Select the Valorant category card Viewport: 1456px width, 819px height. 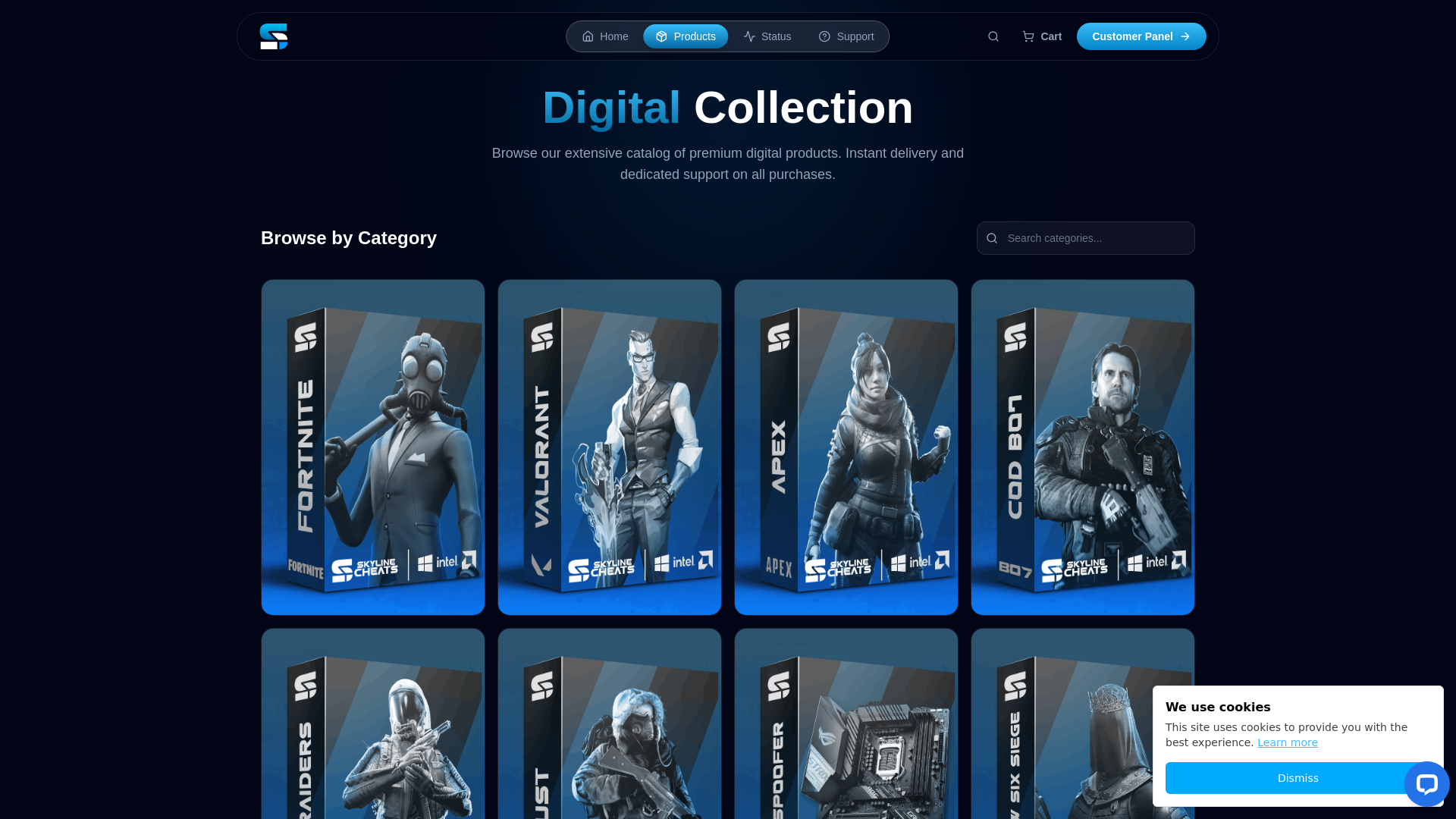click(x=610, y=447)
